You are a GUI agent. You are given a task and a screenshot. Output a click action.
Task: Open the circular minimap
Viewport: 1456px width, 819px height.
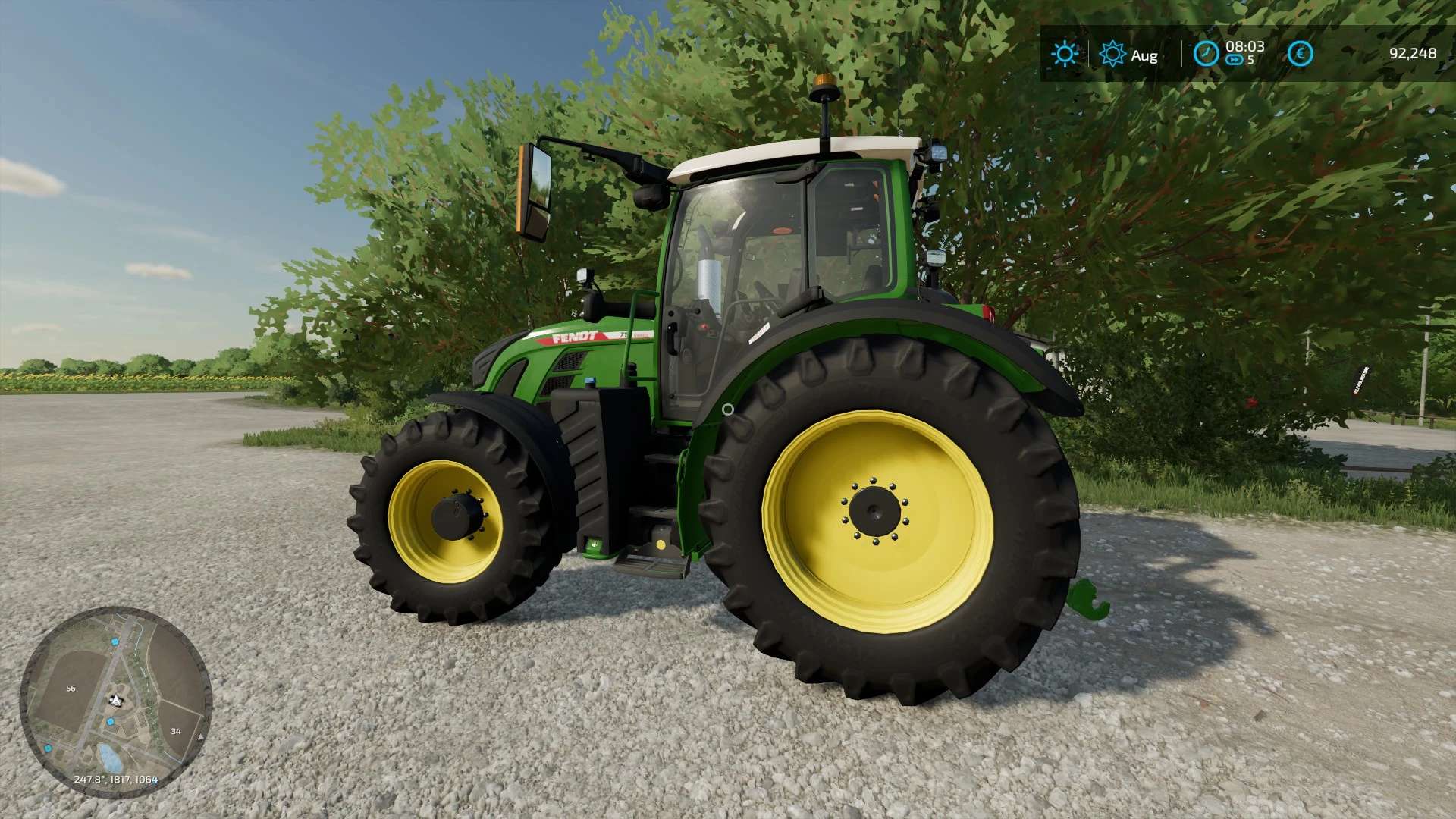point(115,701)
